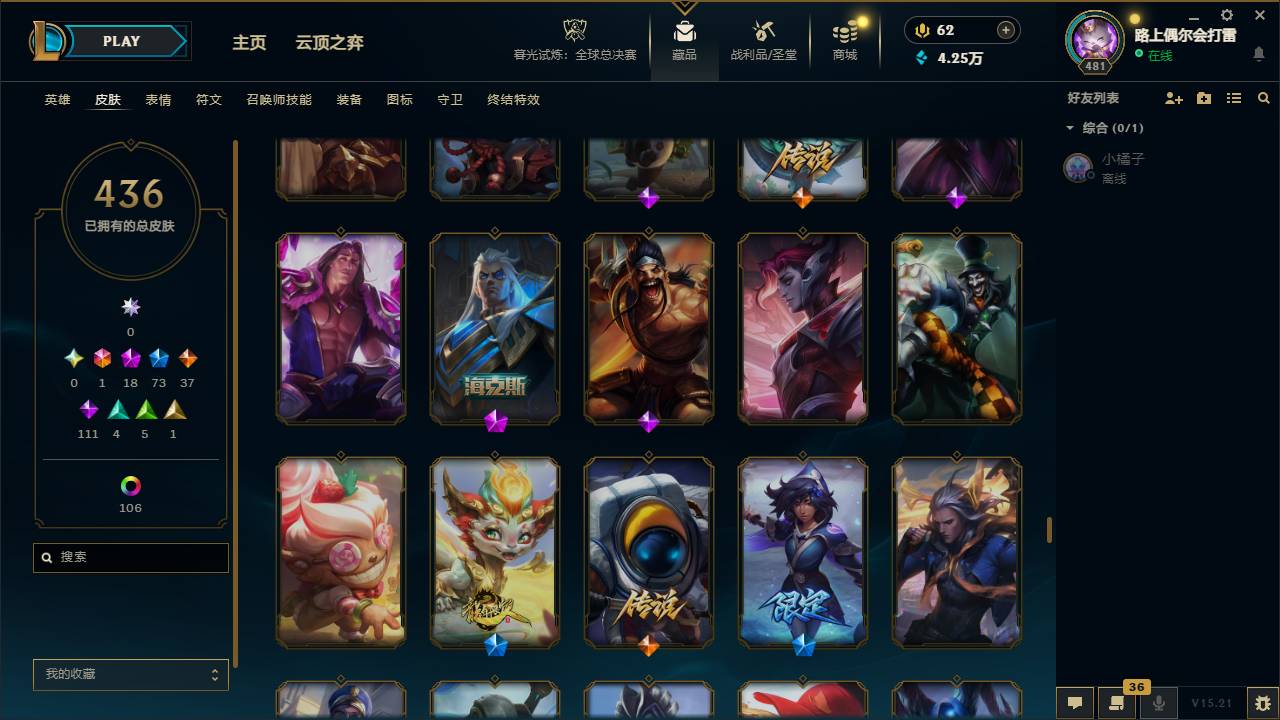1280x720 pixels.
Task: Click the Add Friend icon
Action: pos(1172,97)
